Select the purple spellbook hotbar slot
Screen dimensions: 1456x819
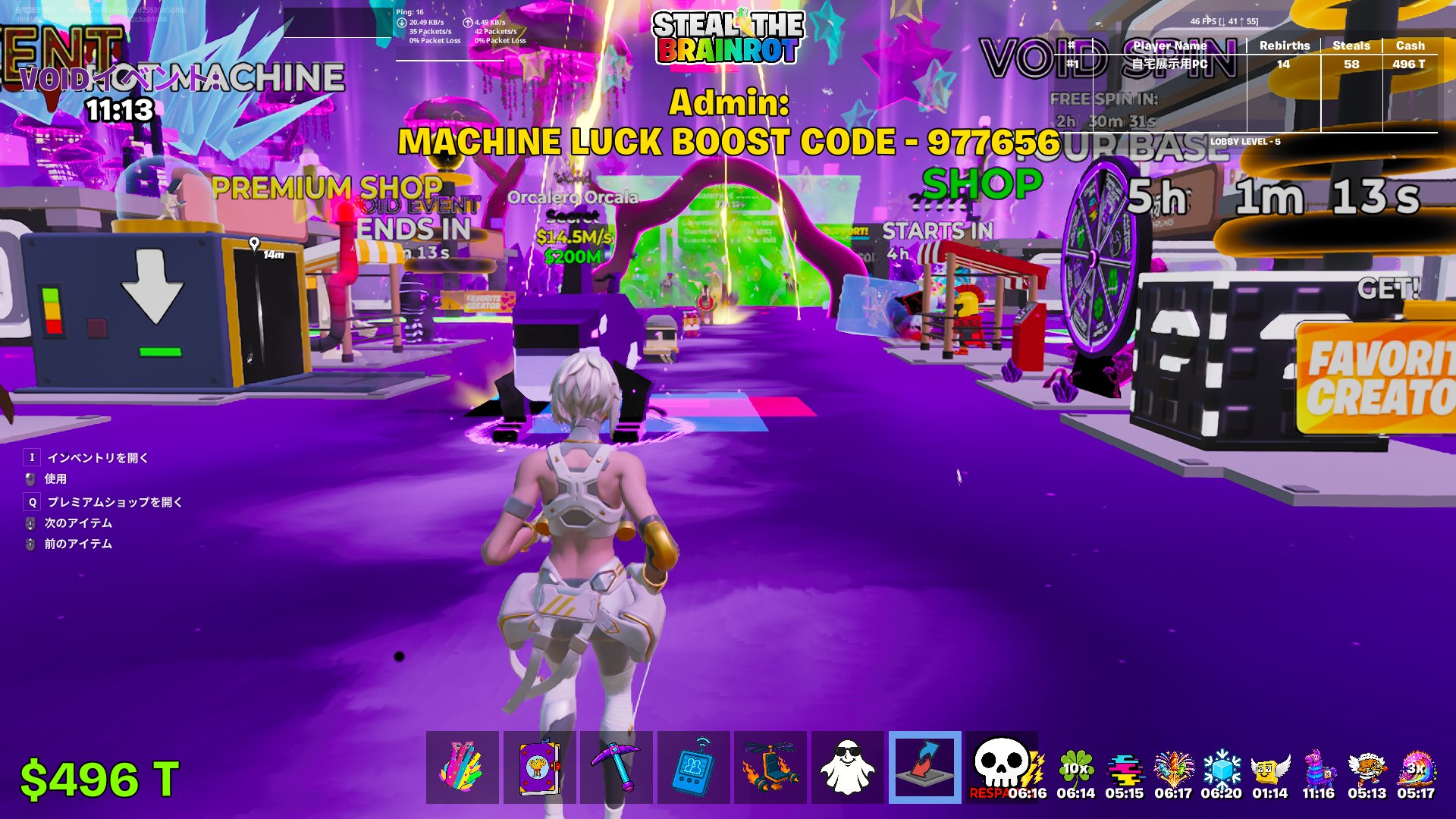(x=540, y=767)
